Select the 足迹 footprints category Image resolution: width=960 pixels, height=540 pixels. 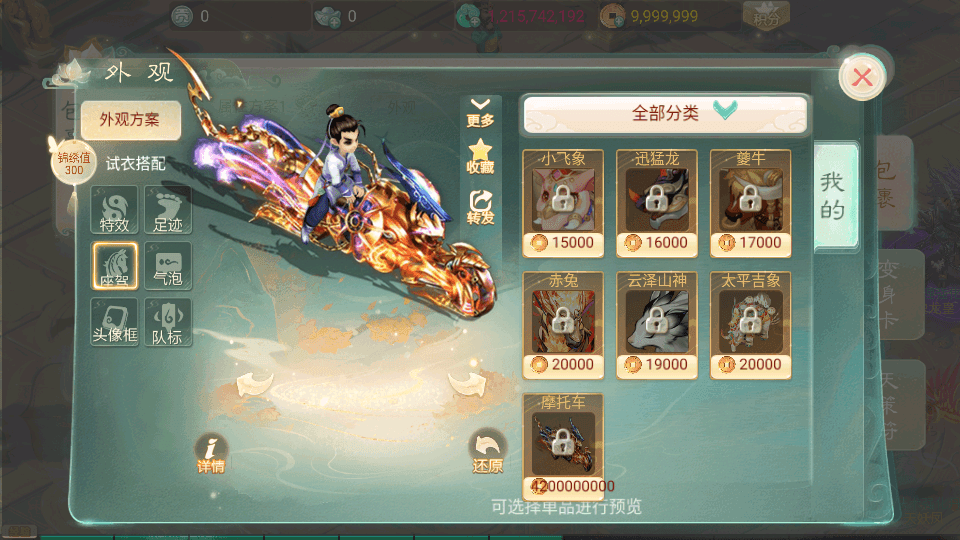coord(168,210)
